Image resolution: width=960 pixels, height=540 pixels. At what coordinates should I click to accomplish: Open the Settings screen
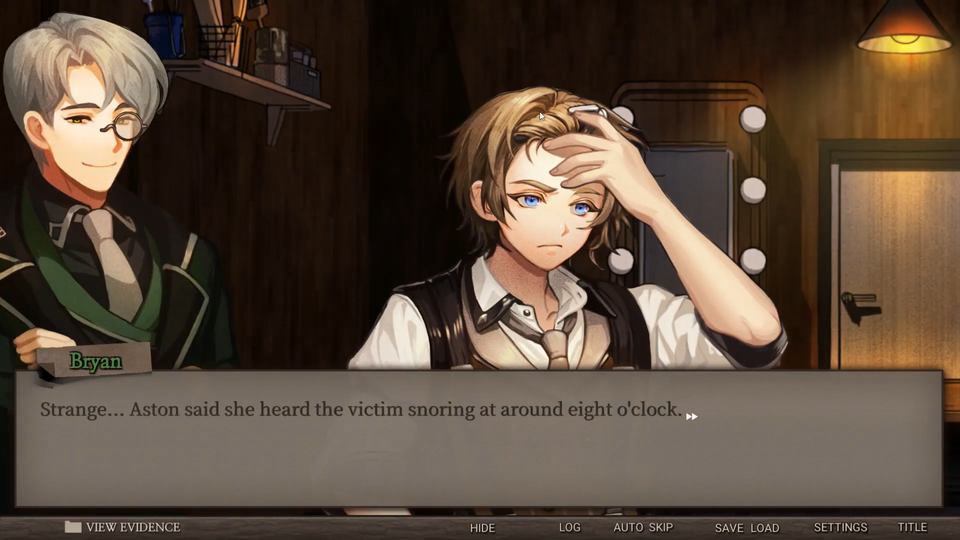pyautogui.click(x=840, y=527)
